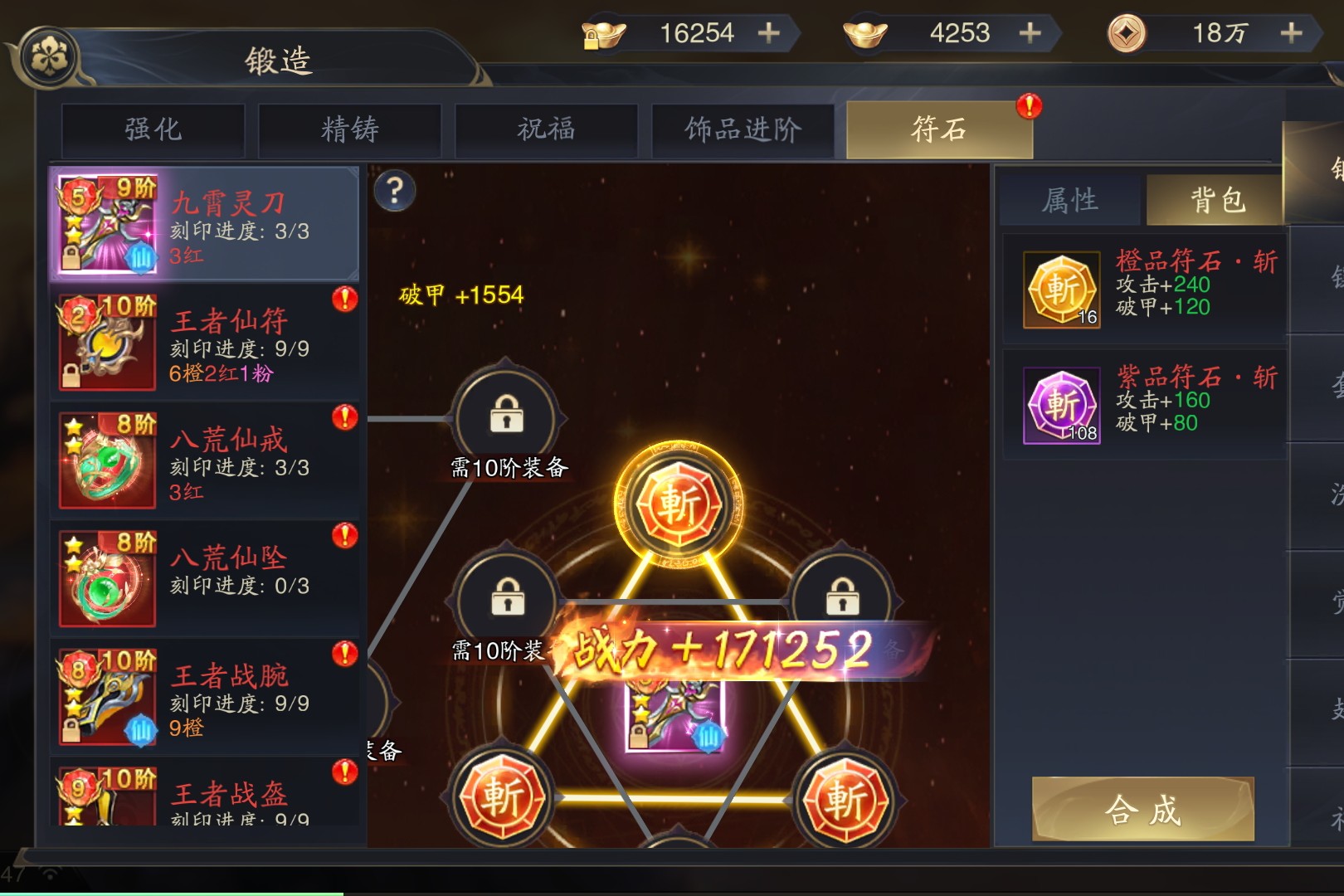Open the question mark help button
Image resolution: width=1344 pixels, height=896 pixels.
(395, 192)
